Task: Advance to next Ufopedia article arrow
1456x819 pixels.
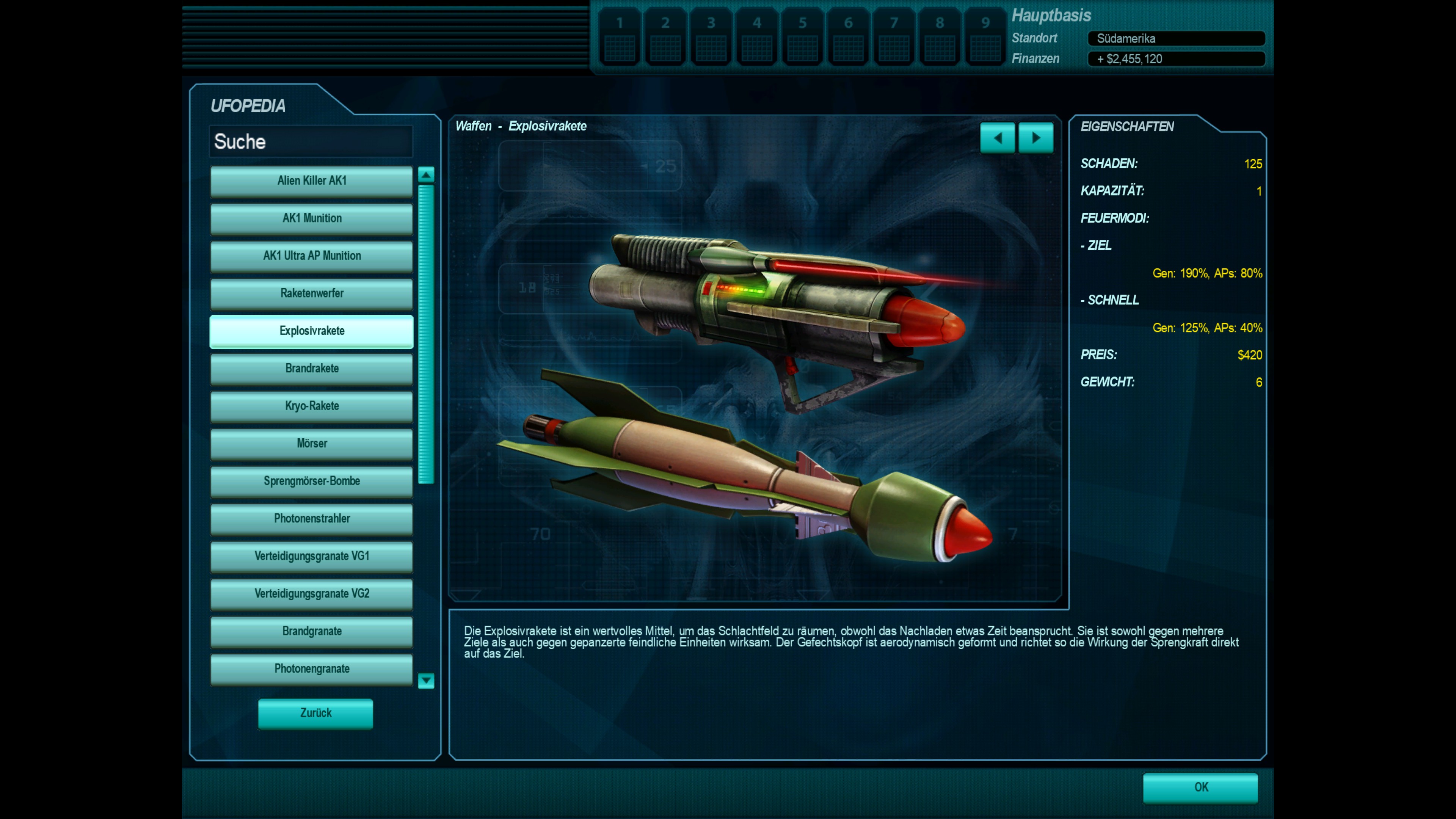Action: pyautogui.click(x=1036, y=138)
